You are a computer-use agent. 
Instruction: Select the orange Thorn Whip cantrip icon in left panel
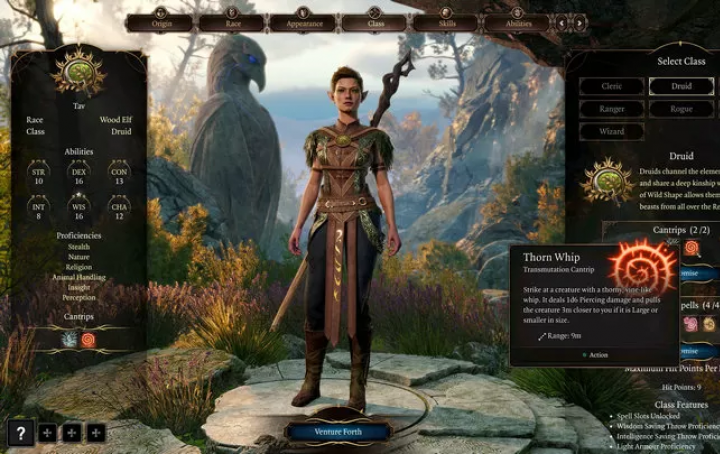[x=88, y=339]
